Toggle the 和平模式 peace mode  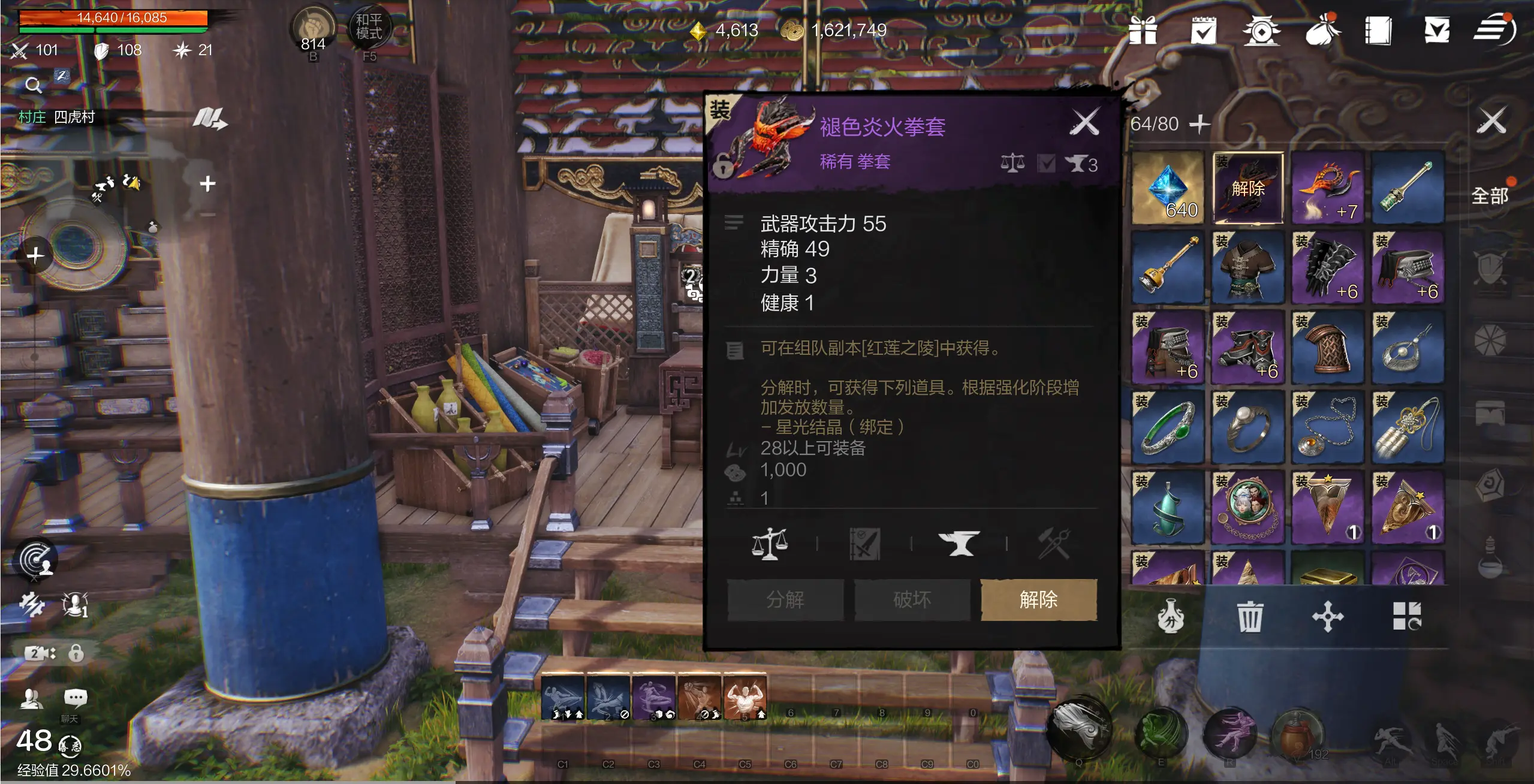click(x=369, y=28)
